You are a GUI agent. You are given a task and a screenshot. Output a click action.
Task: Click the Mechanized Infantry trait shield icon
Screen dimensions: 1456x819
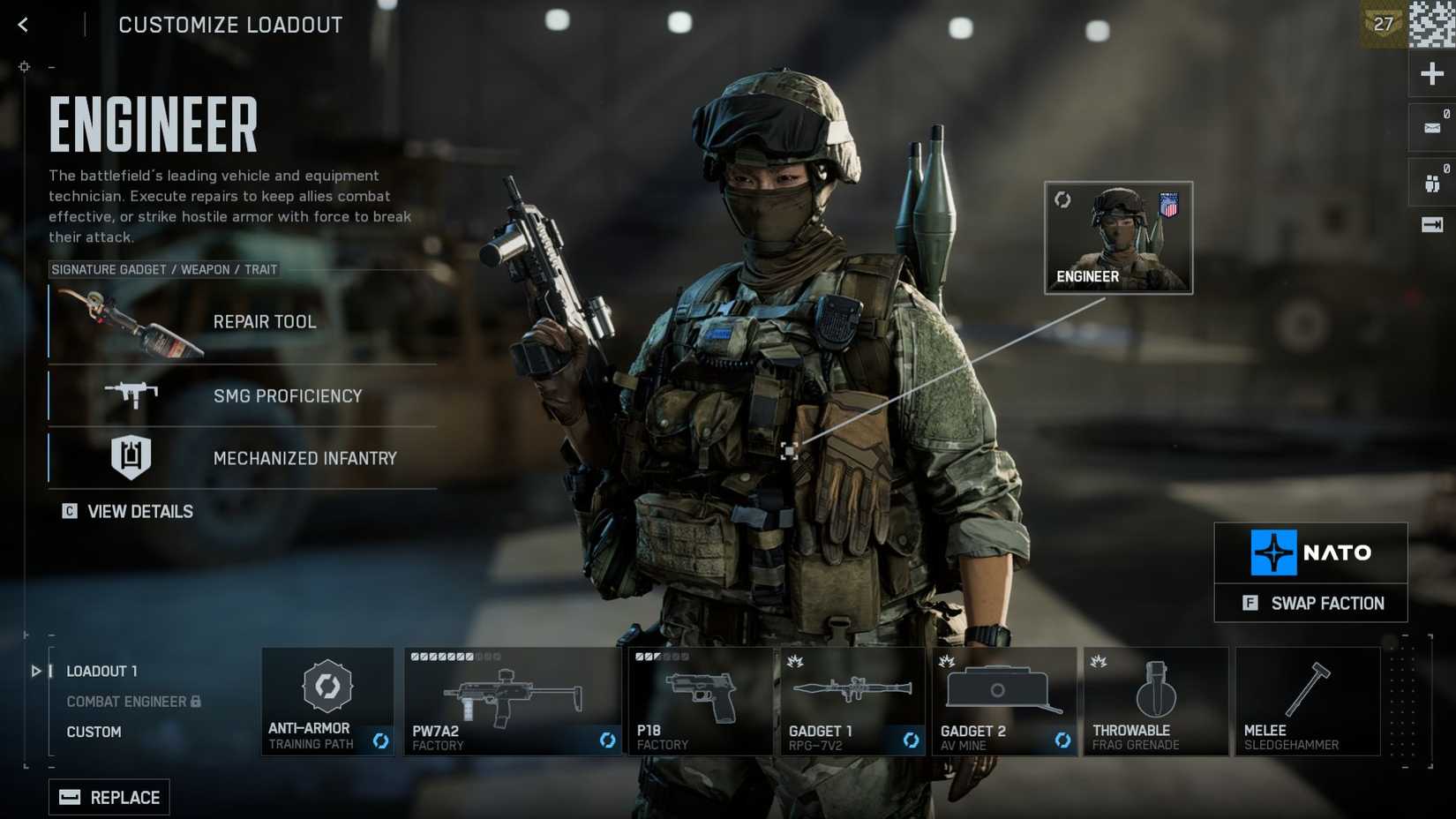pyautogui.click(x=131, y=458)
